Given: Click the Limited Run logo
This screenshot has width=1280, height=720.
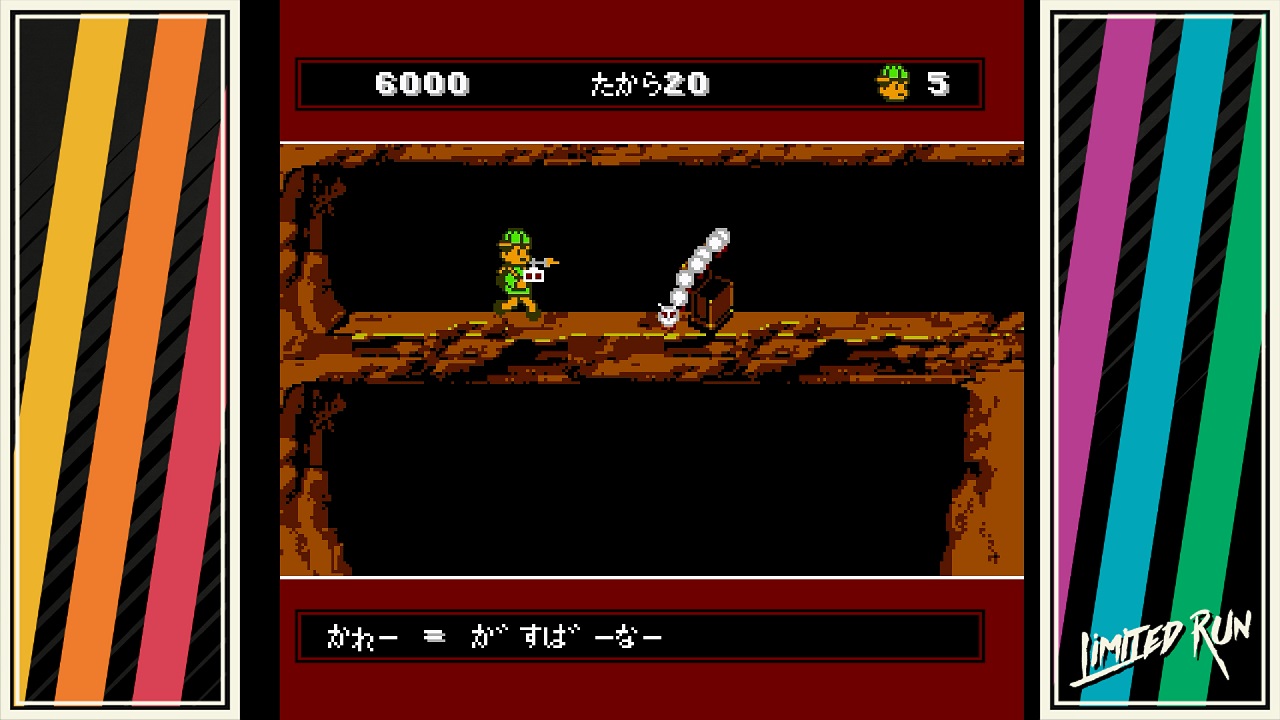Looking at the screenshot, I should 1163,646.
